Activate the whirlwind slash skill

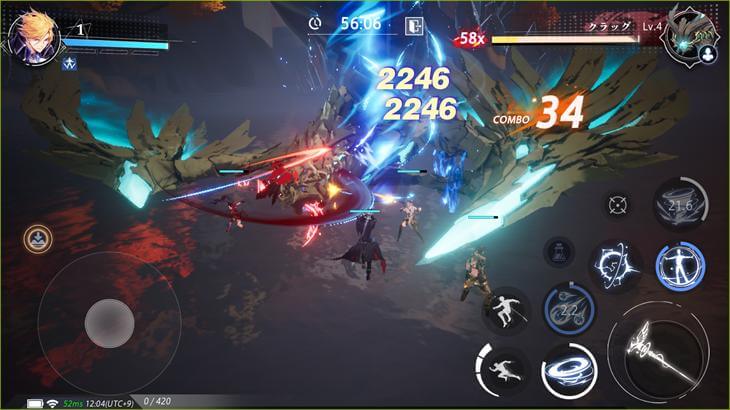tap(569, 372)
